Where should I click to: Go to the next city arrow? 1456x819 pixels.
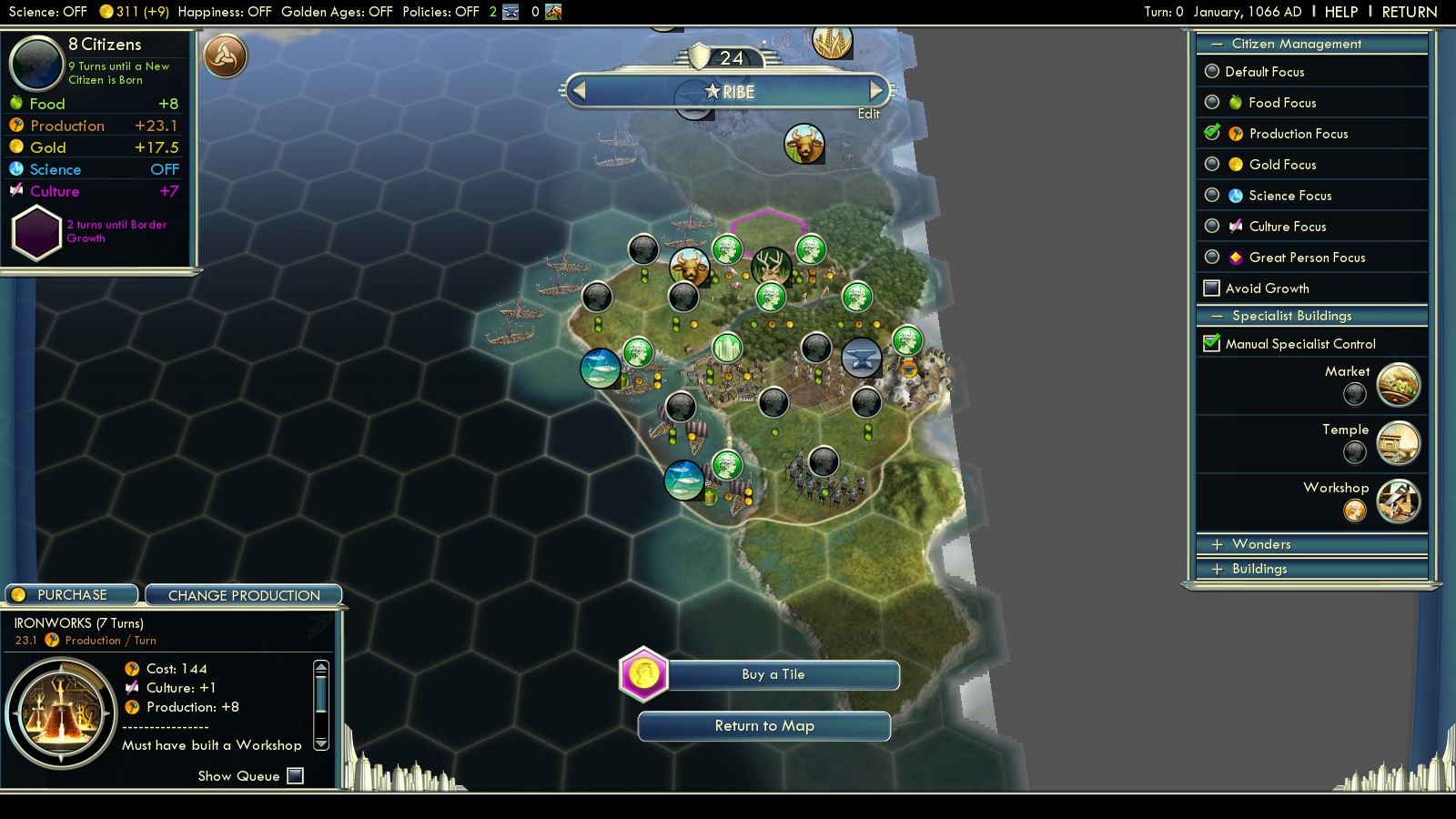point(875,91)
